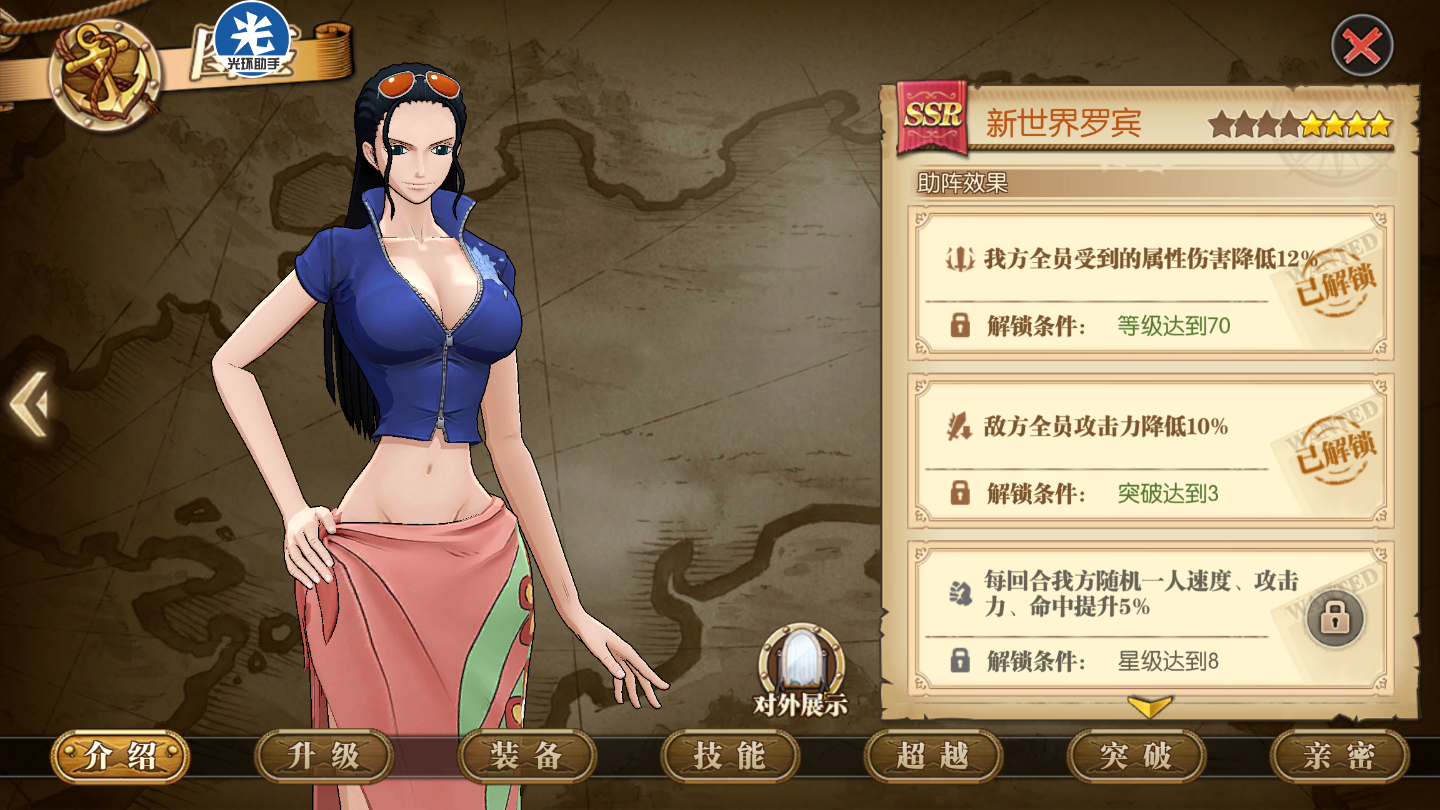Close the character details screen
Image resolution: width=1440 pixels, height=810 pixels.
tap(1361, 46)
